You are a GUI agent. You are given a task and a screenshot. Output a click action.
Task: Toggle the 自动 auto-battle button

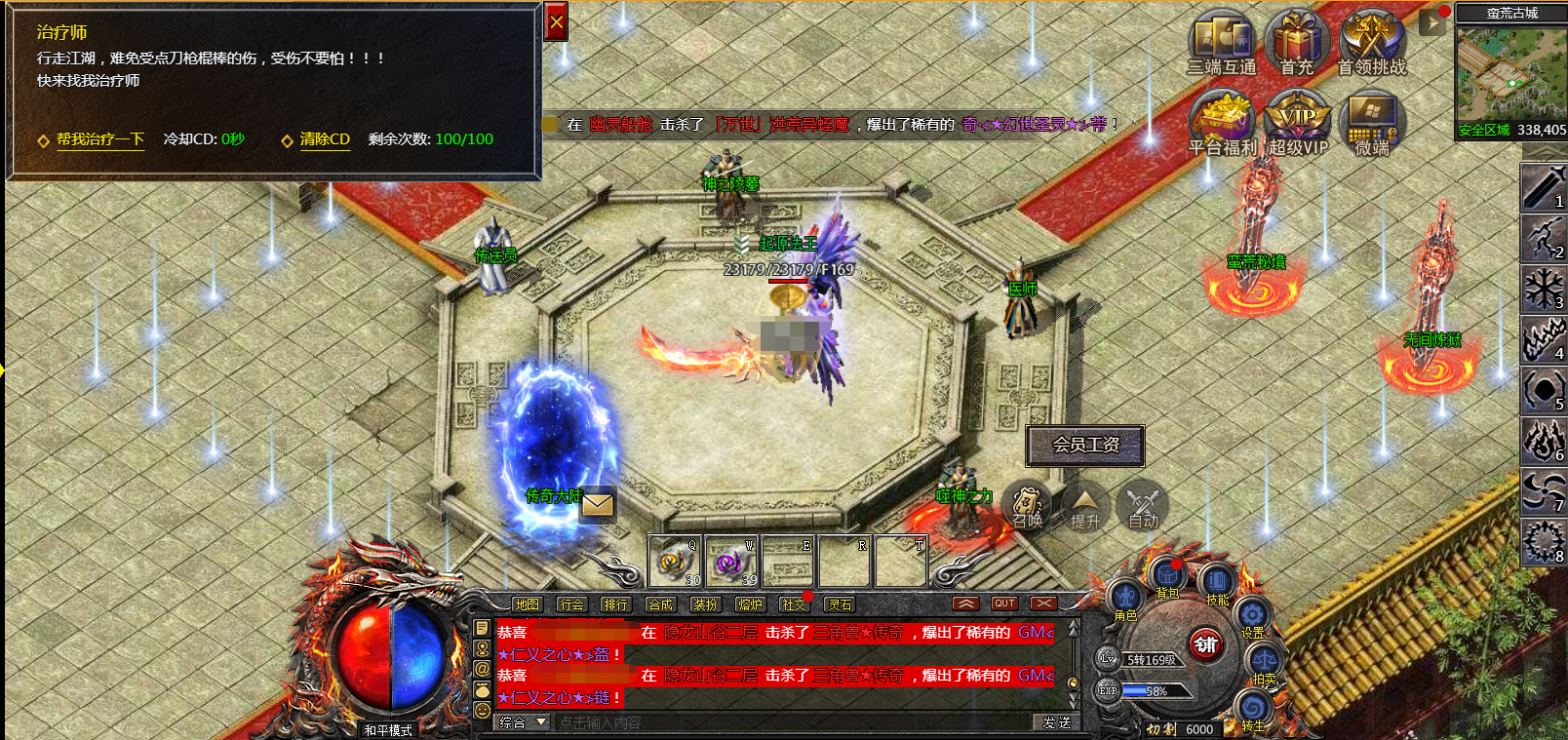(1142, 504)
